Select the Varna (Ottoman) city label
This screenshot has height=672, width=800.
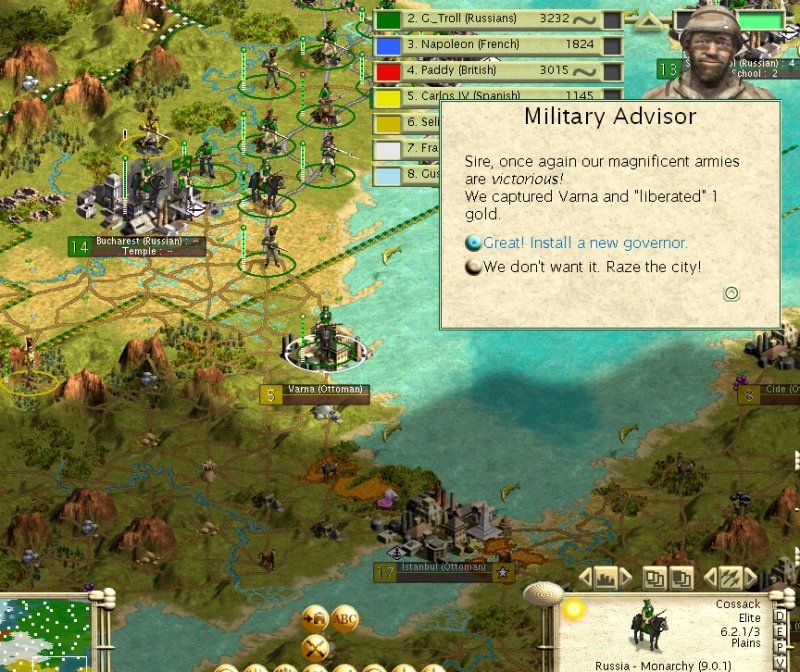(x=324, y=390)
